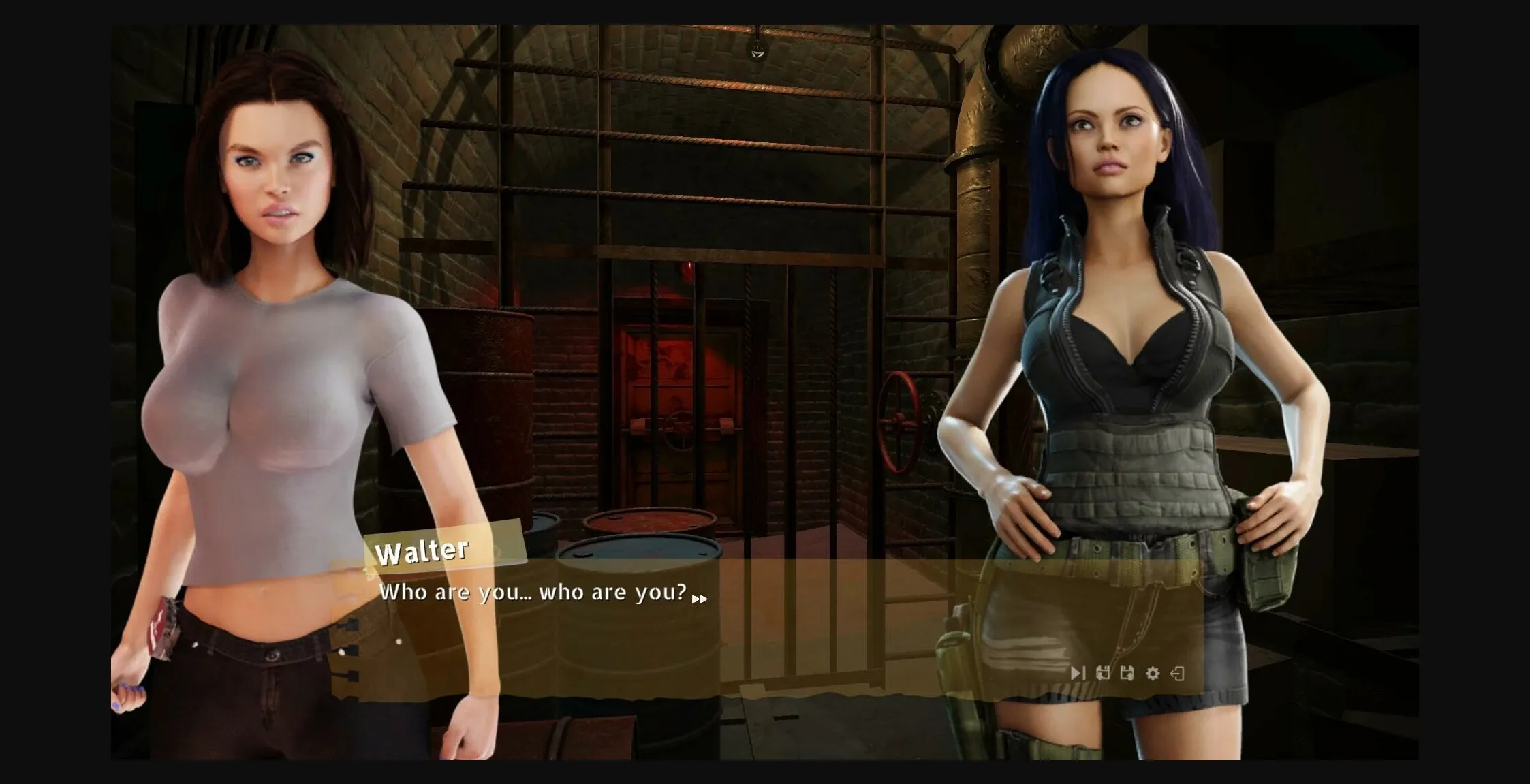Advance the dialogue 'Who are you... who are you?'

[x=535, y=593]
